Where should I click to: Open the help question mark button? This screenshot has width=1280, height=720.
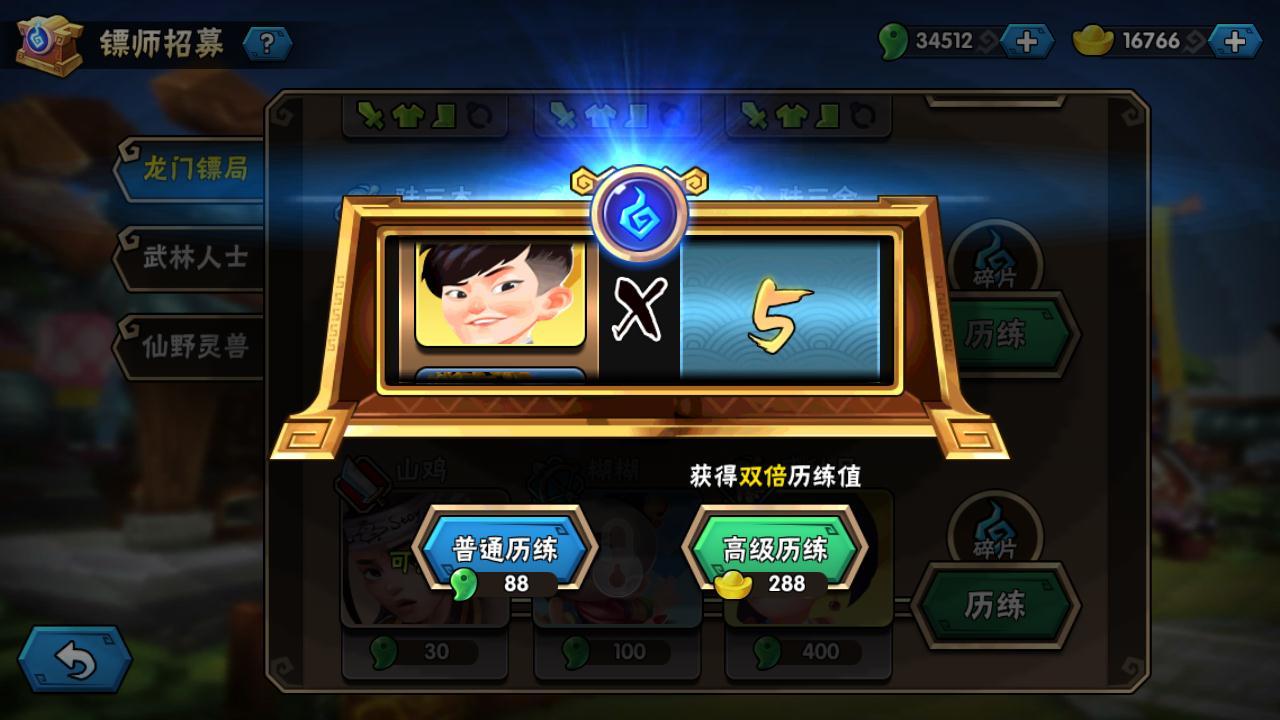pyautogui.click(x=267, y=43)
